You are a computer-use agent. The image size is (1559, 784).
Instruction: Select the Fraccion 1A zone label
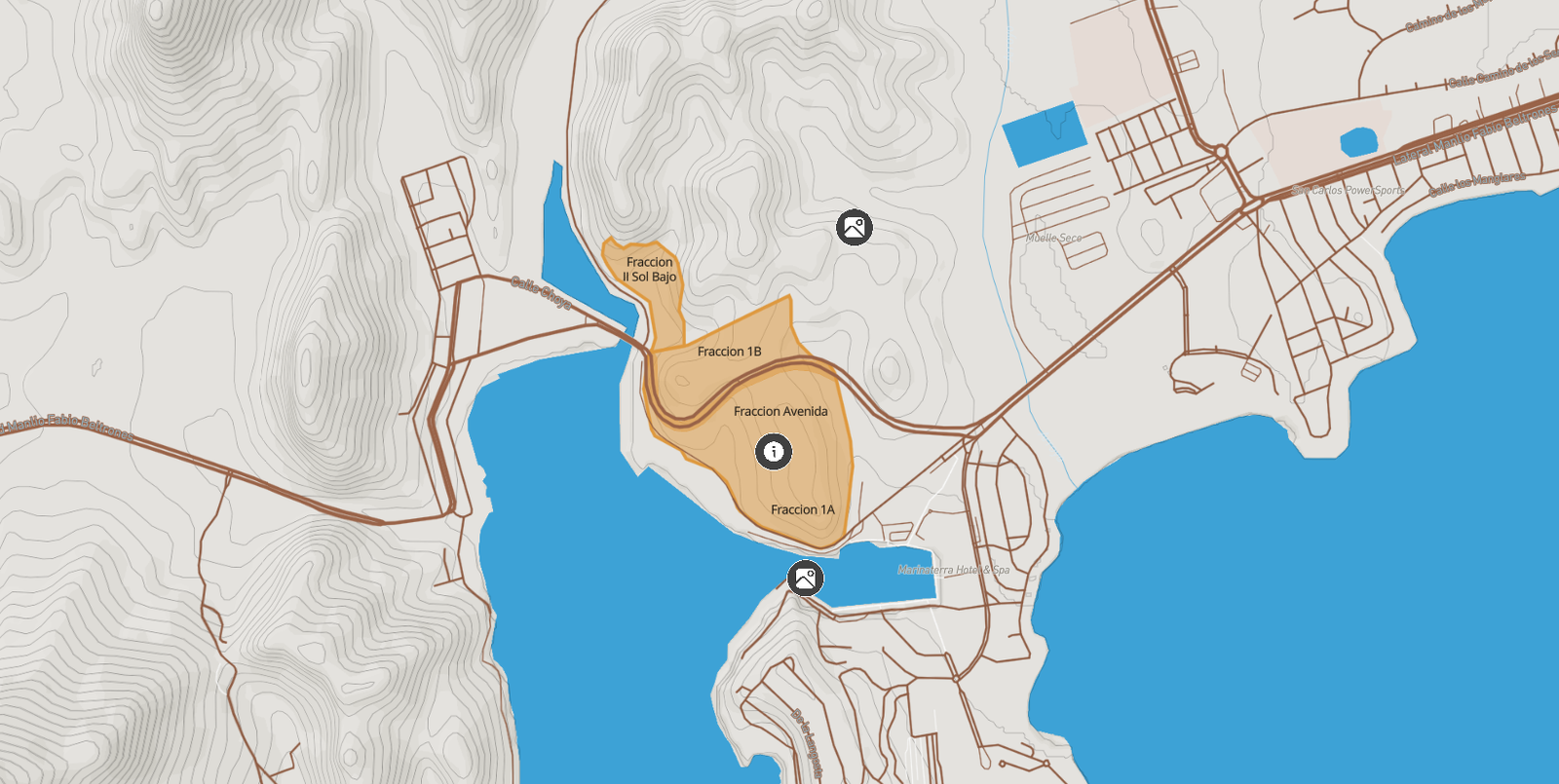(802, 510)
